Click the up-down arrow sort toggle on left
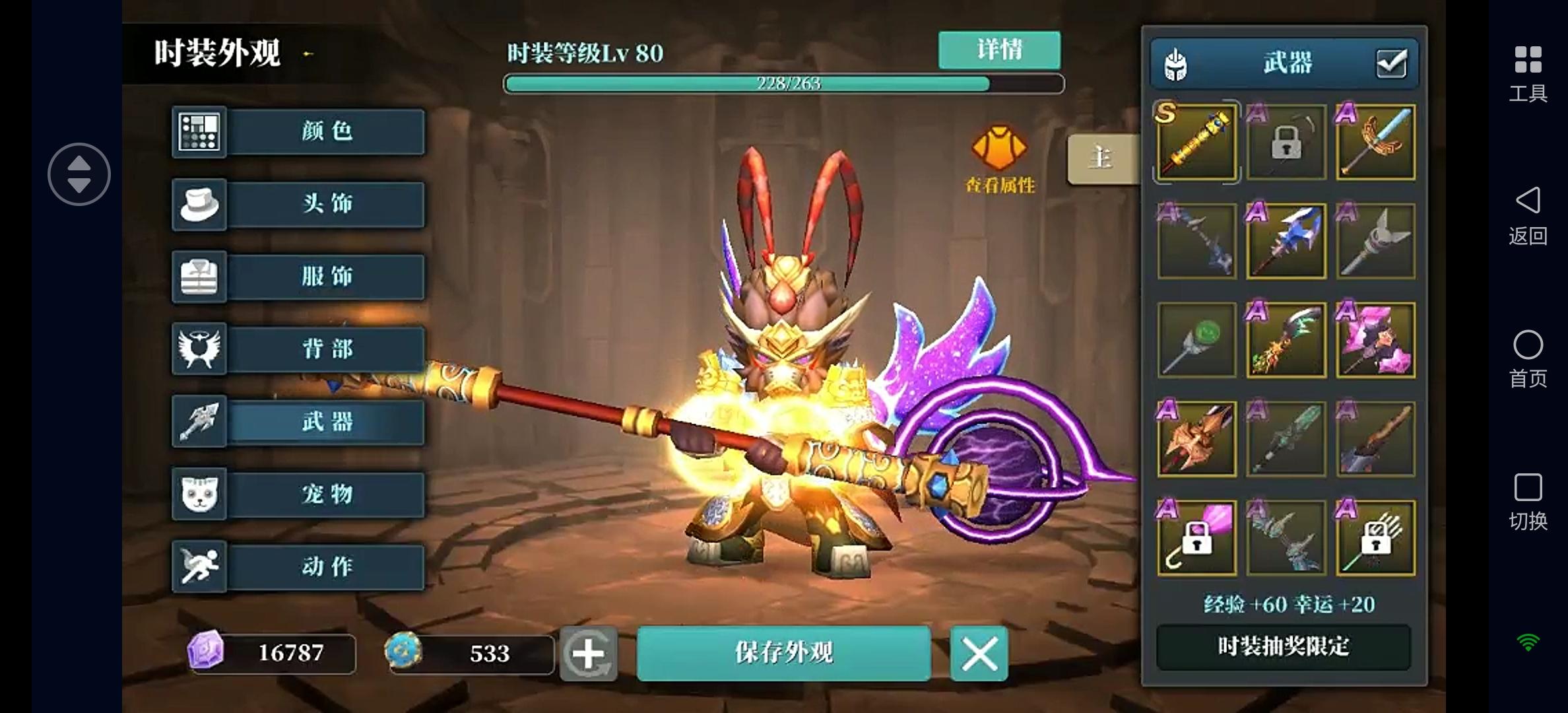This screenshot has width=1568, height=713. pos(79,173)
